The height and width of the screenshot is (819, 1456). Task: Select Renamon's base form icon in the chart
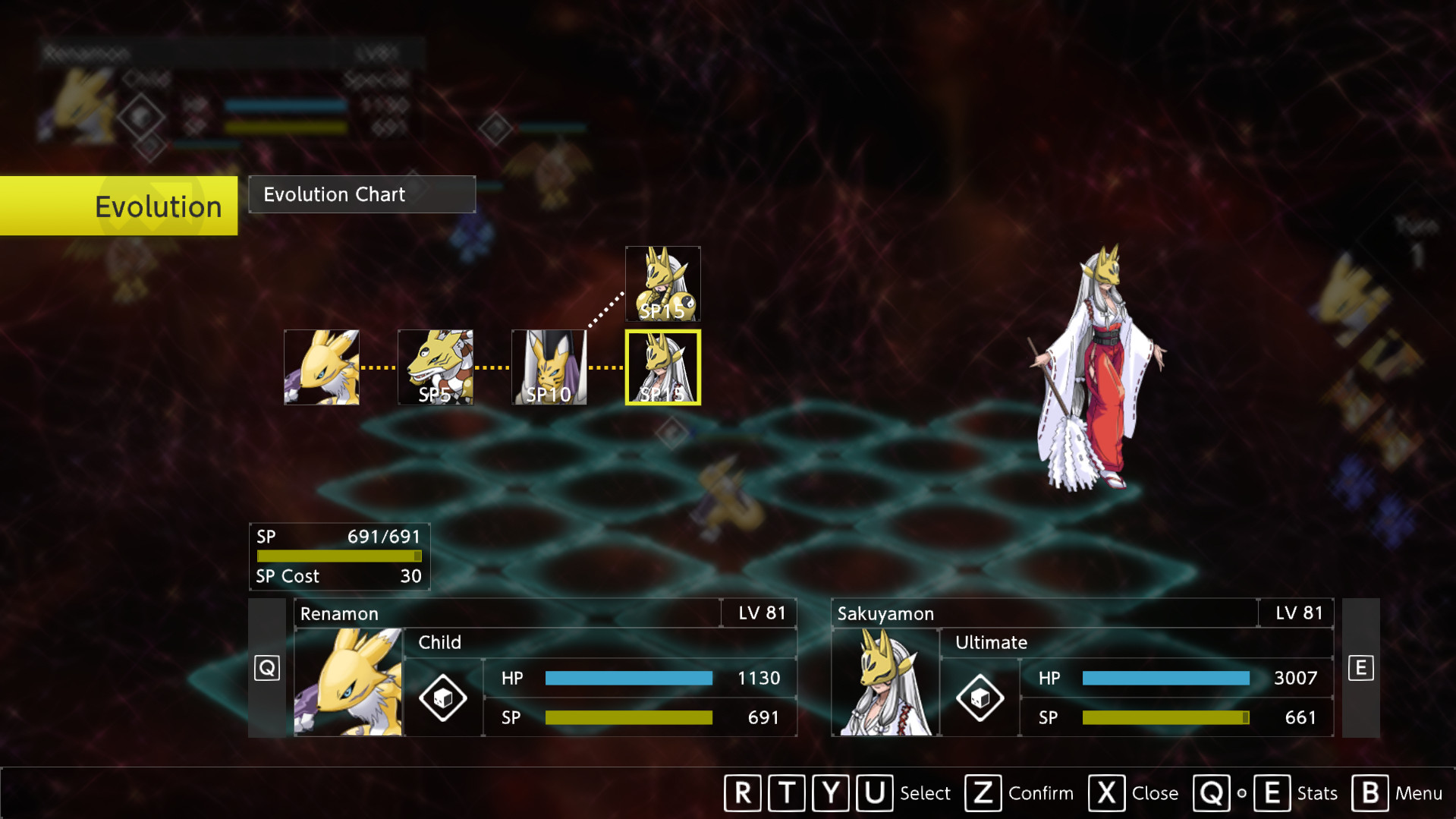321,367
